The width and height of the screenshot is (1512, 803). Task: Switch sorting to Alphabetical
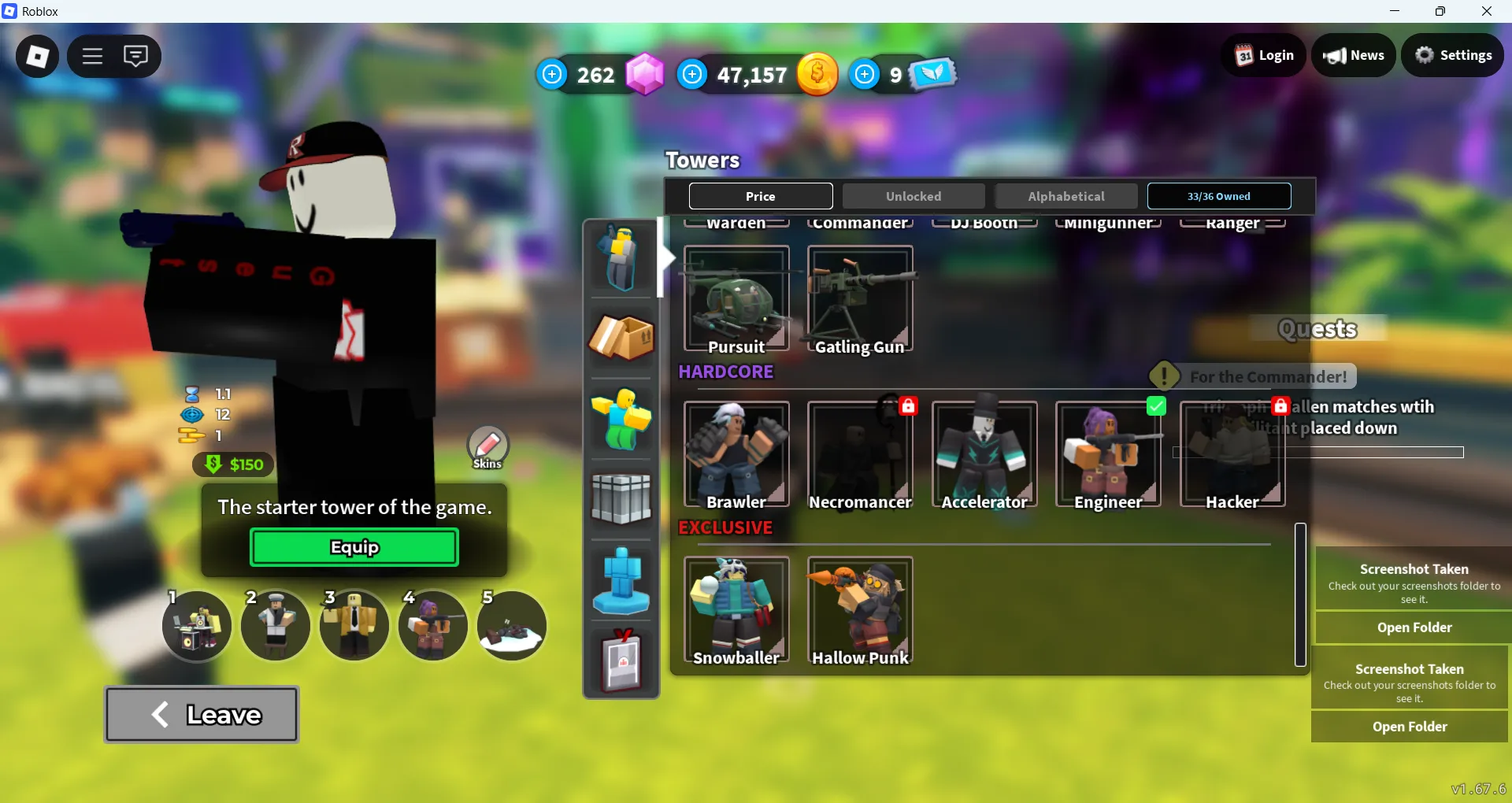coord(1065,196)
